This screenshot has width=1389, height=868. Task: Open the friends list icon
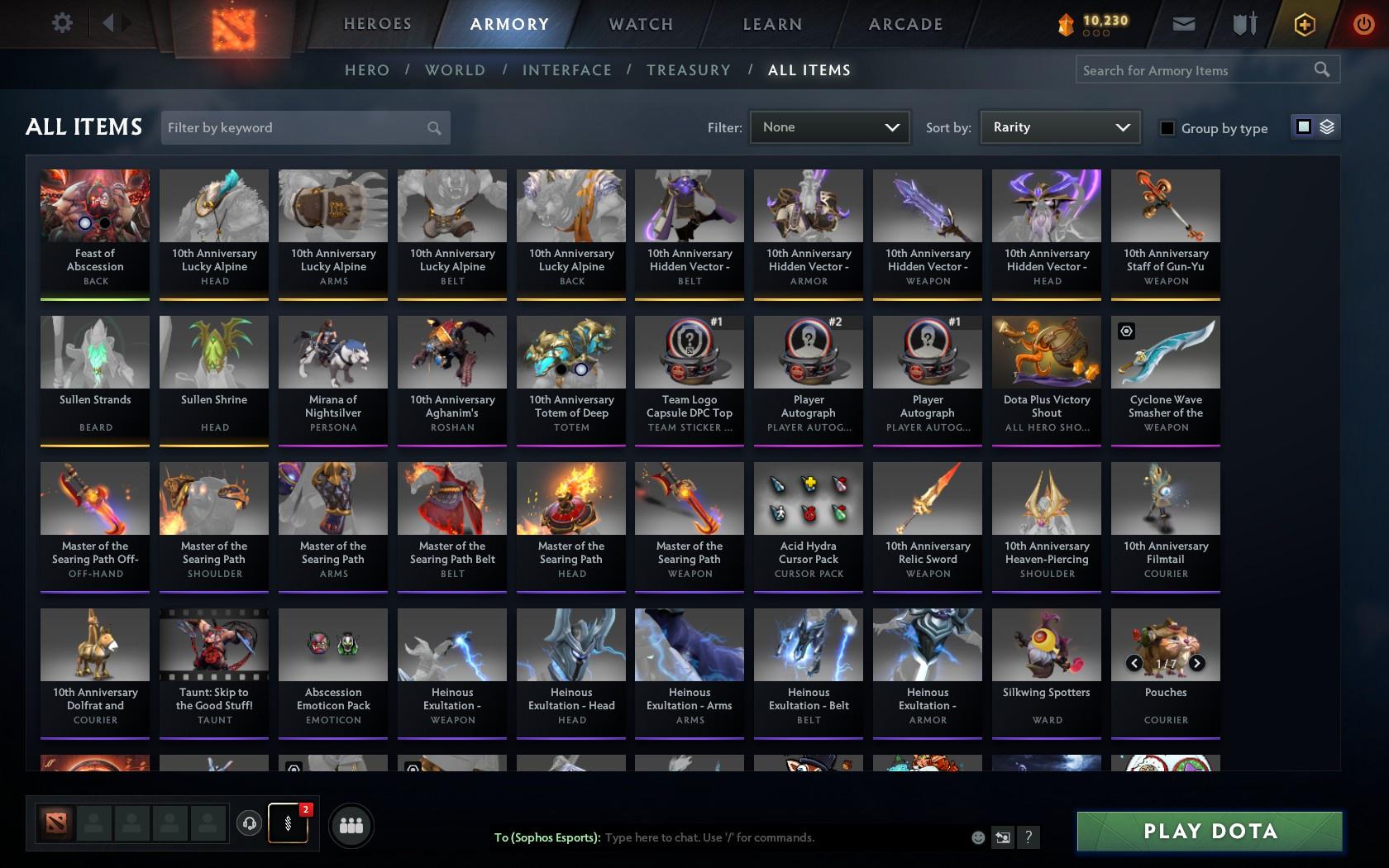(351, 824)
